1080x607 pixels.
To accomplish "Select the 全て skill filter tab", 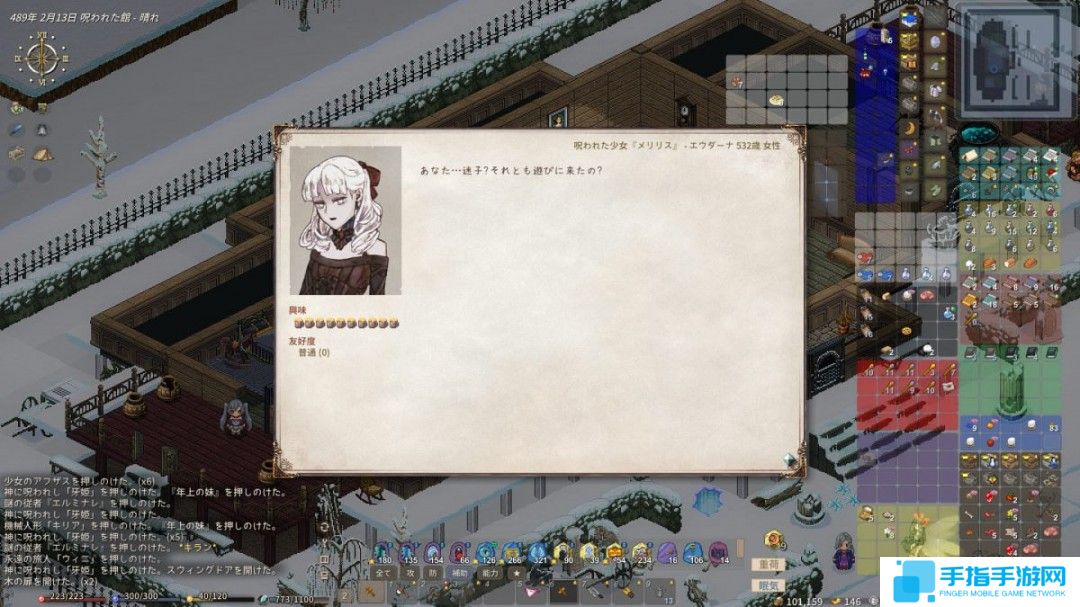I will coord(383,574).
